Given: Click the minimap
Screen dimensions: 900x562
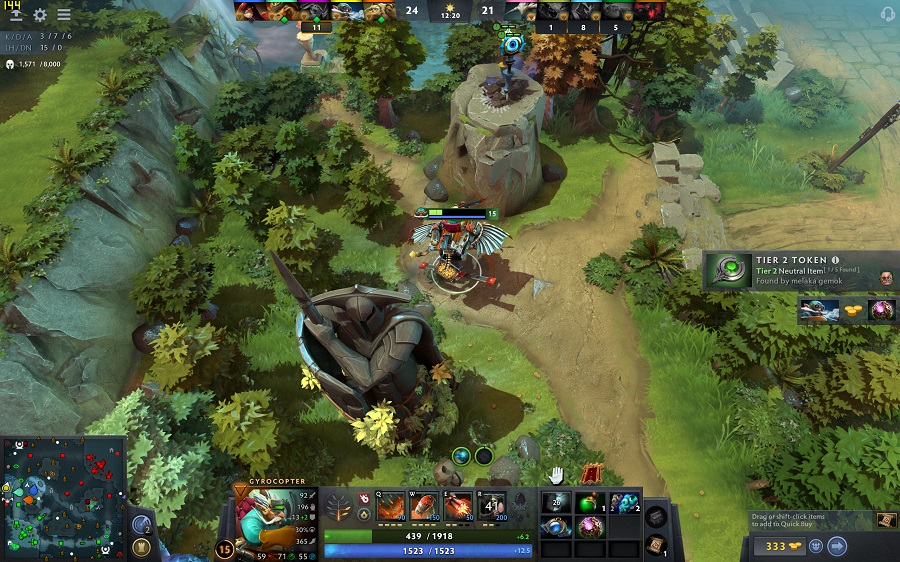Looking at the screenshot, I should [63, 498].
